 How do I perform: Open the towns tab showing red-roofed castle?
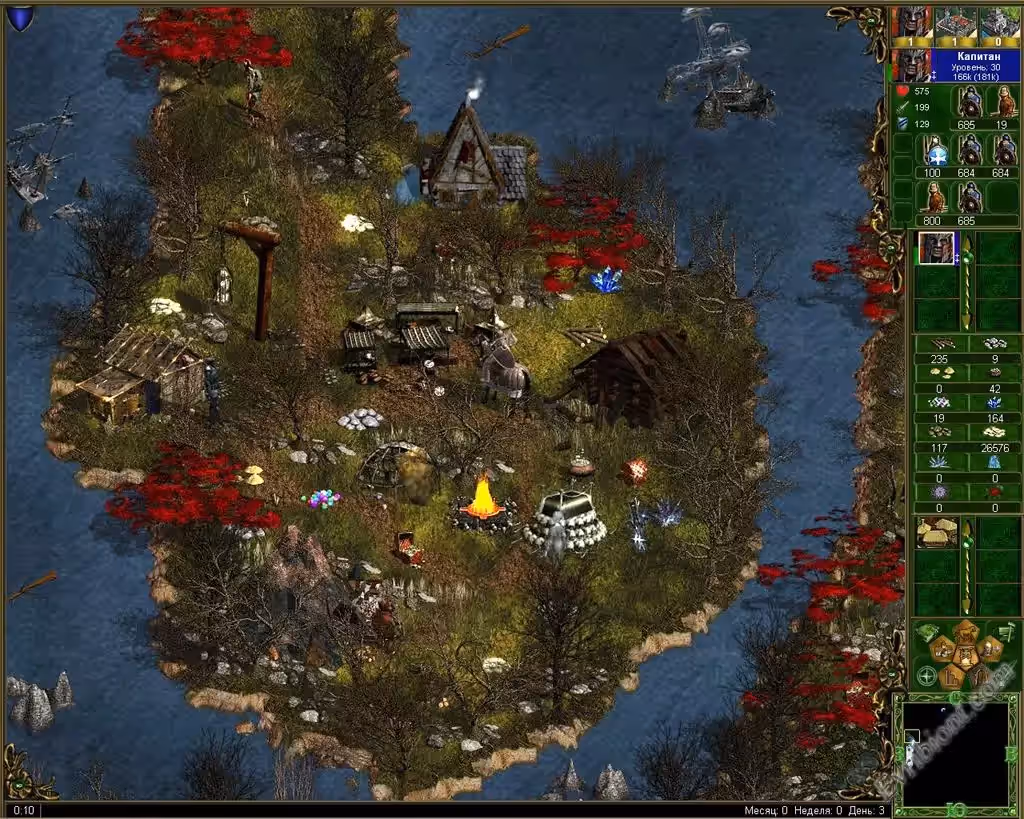(x=955, y=21)
